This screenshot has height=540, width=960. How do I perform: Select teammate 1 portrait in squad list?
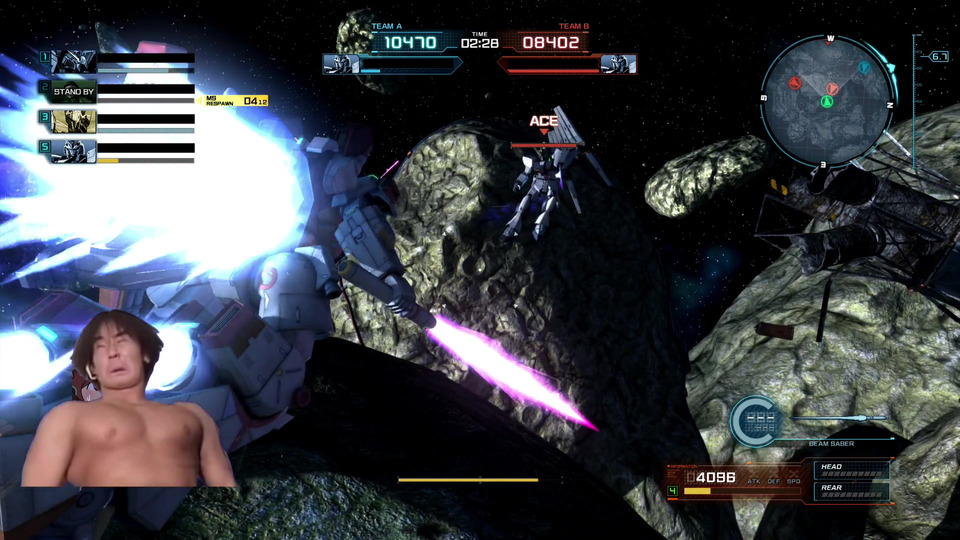tap(74, 62)
